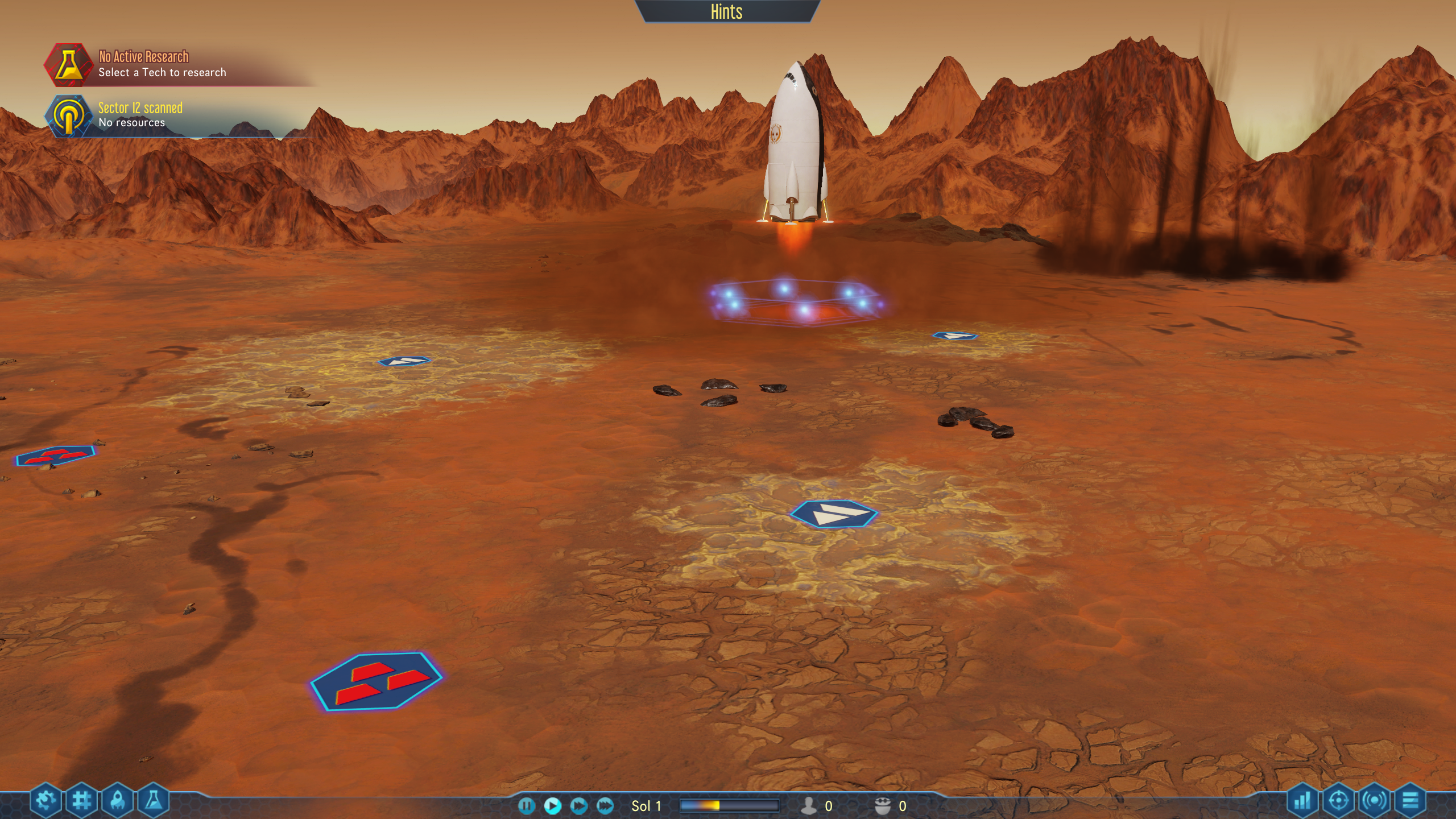The width and height of the screenshot is (1456, 819).
Task: Open the bar chart colony overview
Action: [x=1302, y=801]
